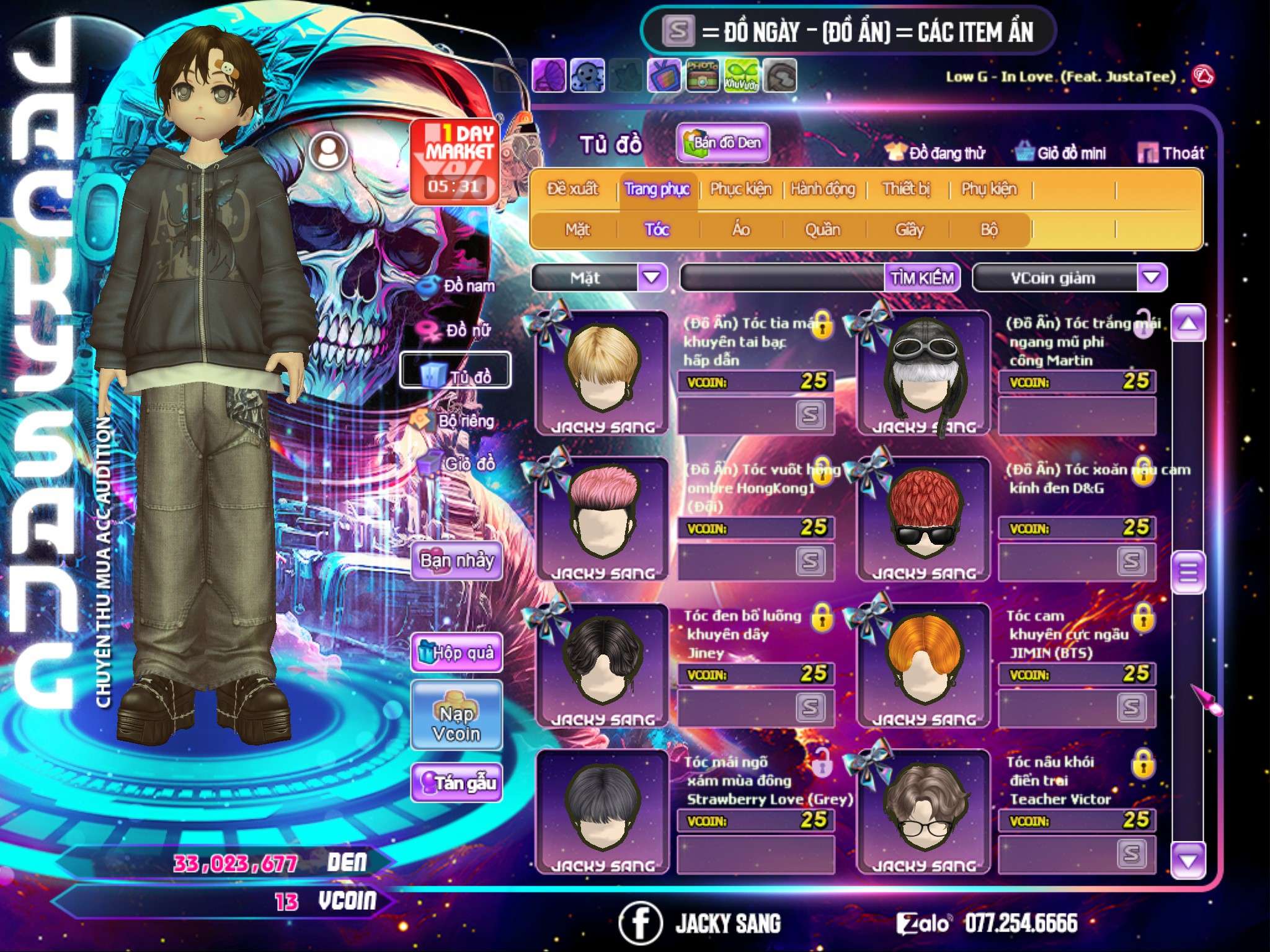Open the Hộp quà gift box
The width and height of the screenshot is (1270, 952).
[457, 653]
